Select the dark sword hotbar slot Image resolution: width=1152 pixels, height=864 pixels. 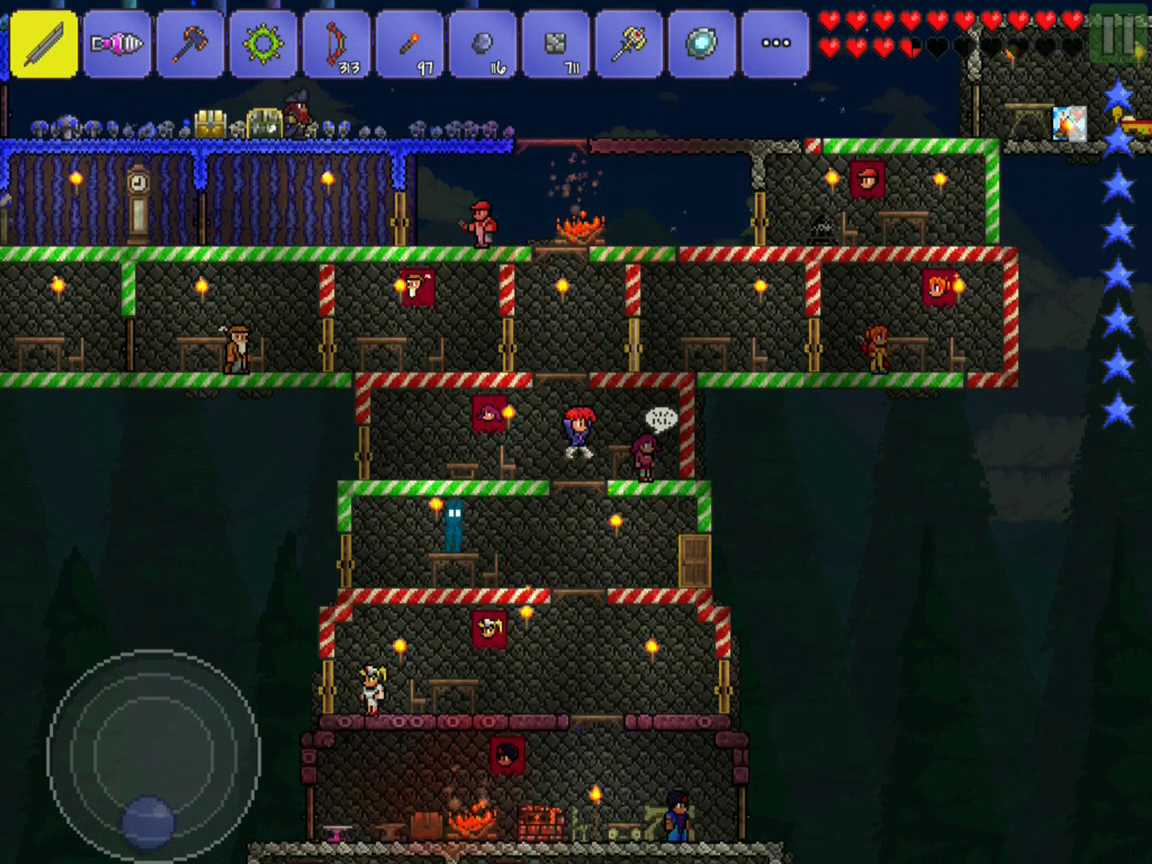(x=44, y=44)
